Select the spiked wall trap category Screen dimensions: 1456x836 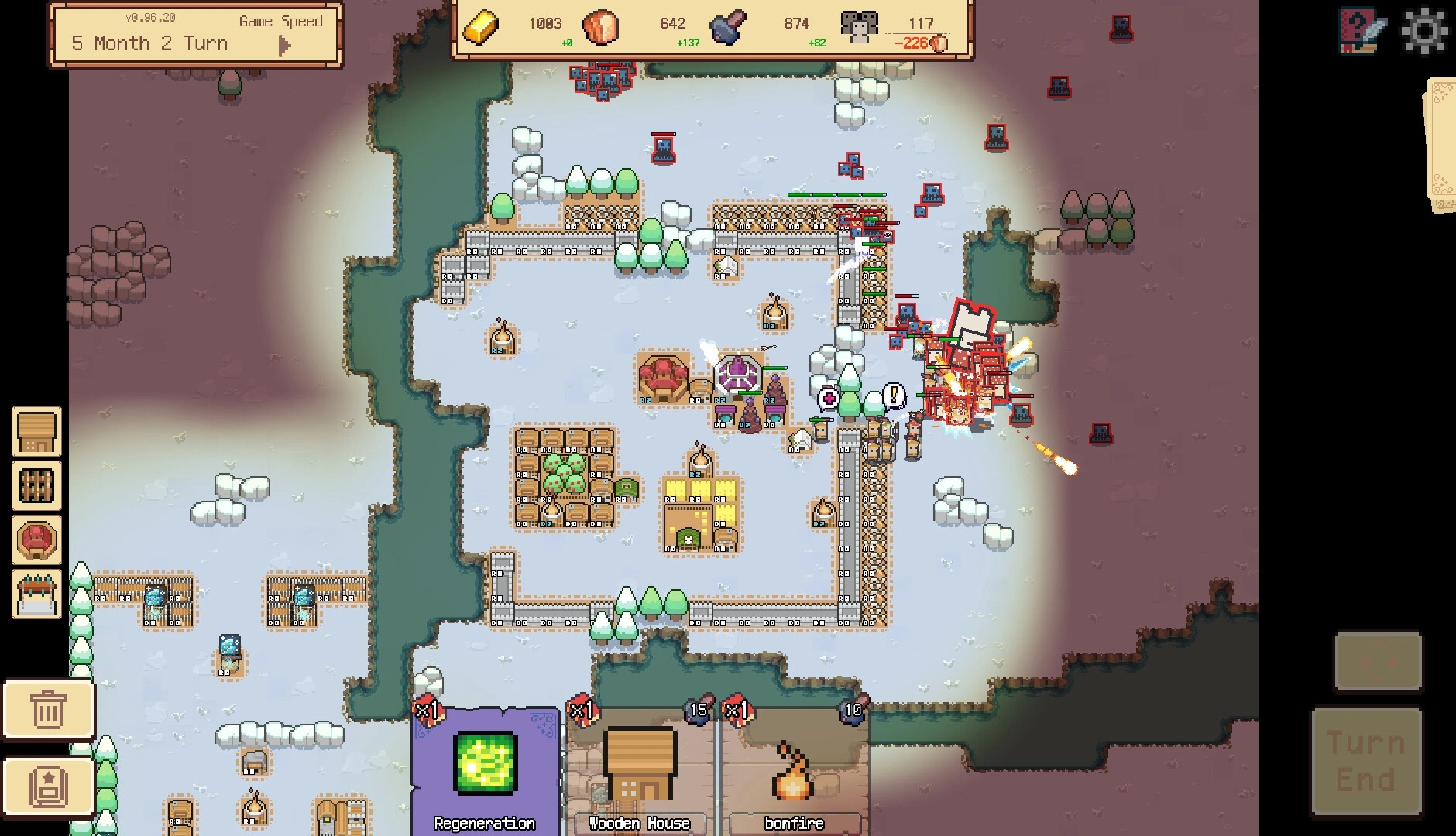point(36,594)
